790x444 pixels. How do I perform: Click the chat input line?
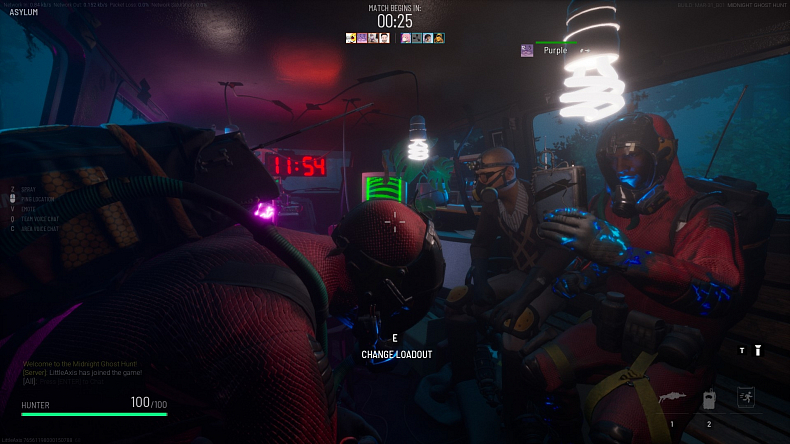82,380
